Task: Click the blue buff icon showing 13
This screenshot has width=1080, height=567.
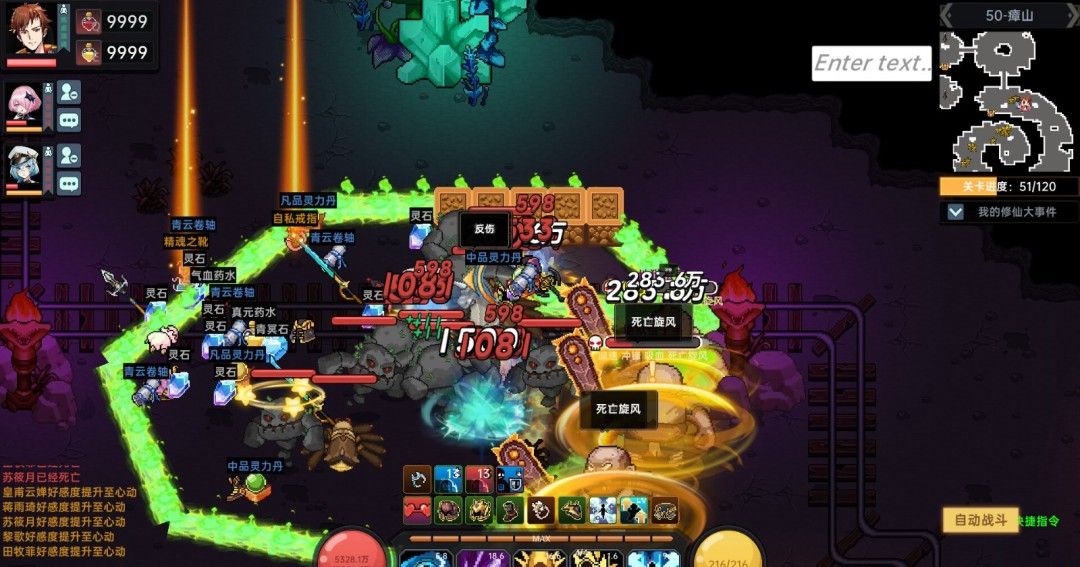Action: 447,479
